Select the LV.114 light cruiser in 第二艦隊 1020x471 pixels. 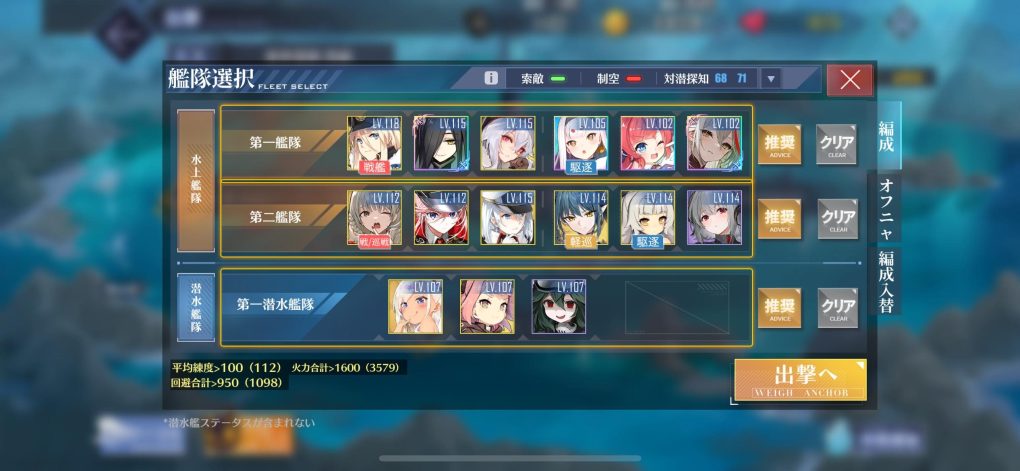click(581, 217)
